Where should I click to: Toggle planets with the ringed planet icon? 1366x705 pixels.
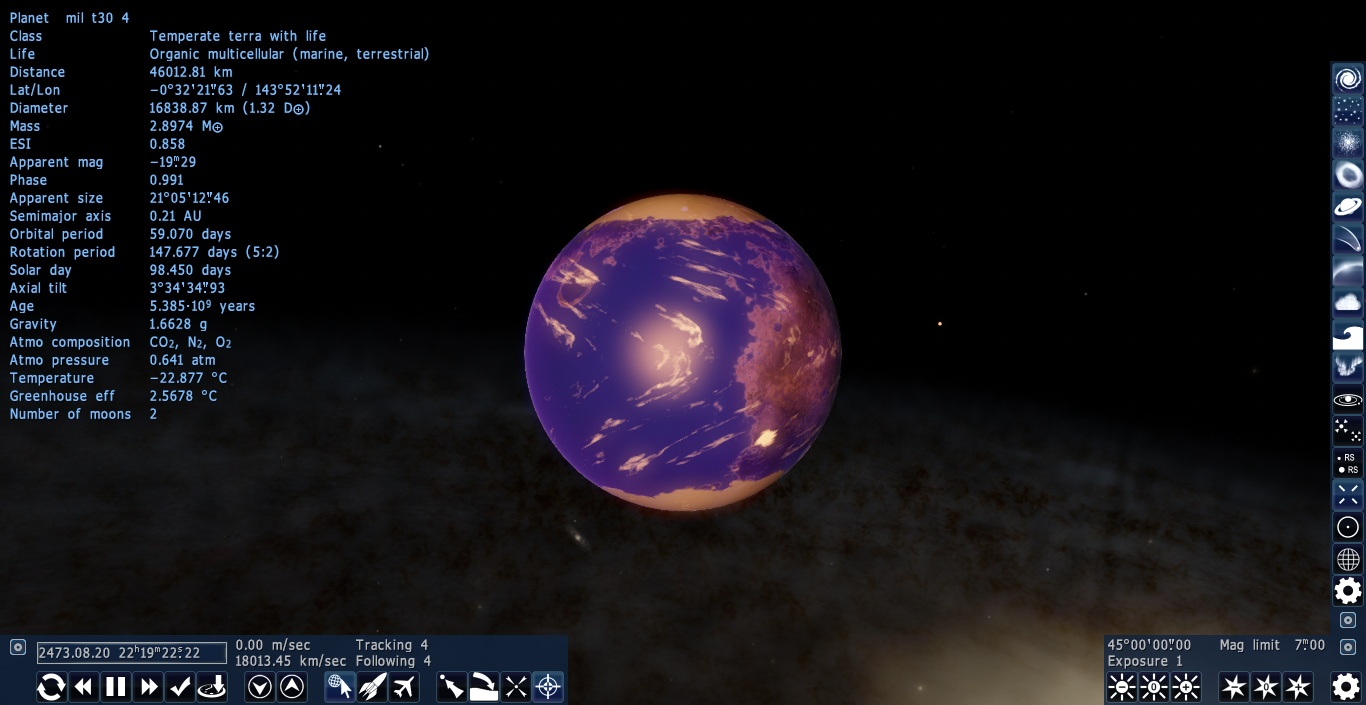click(1348, 207)
